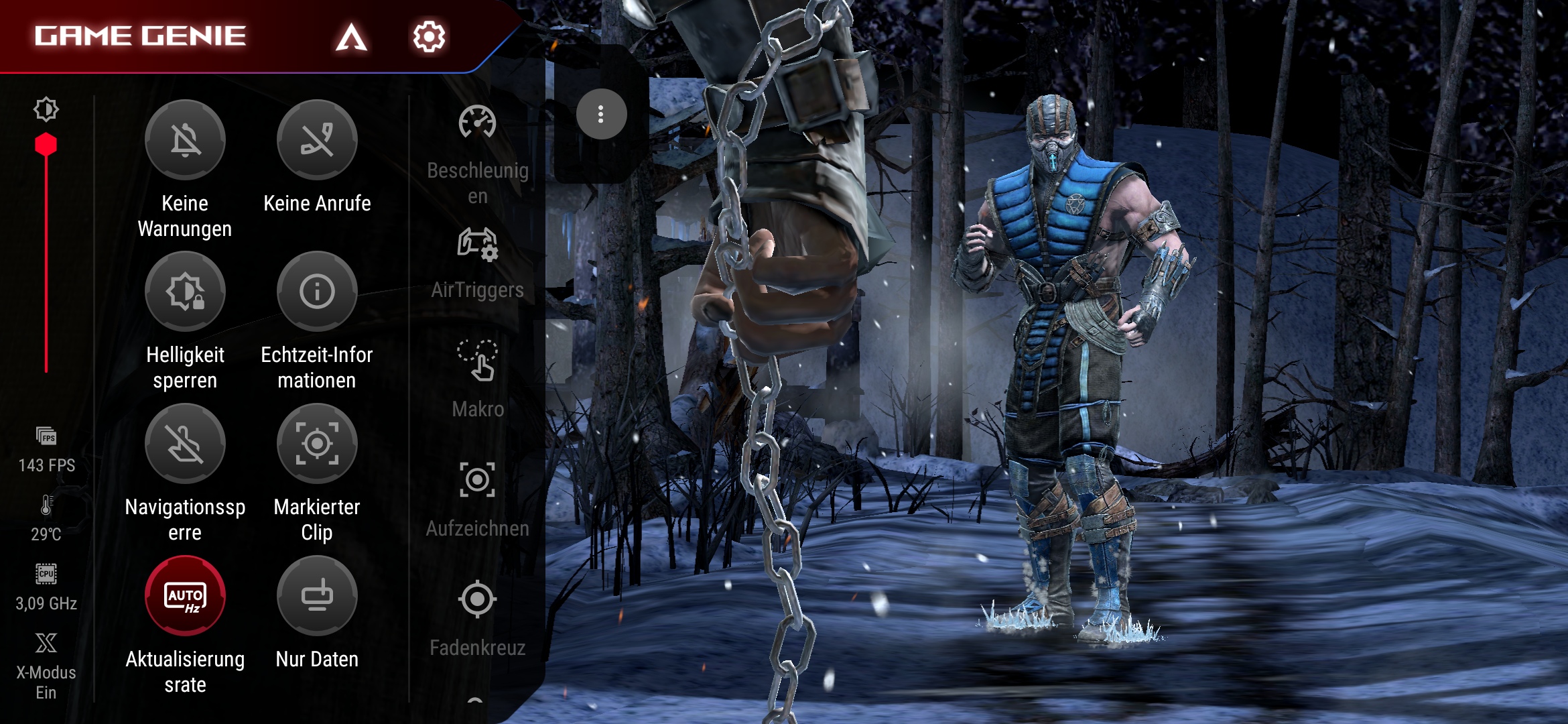Enable Nur Daten mode

pyautogui.click(x=317, y=596)
